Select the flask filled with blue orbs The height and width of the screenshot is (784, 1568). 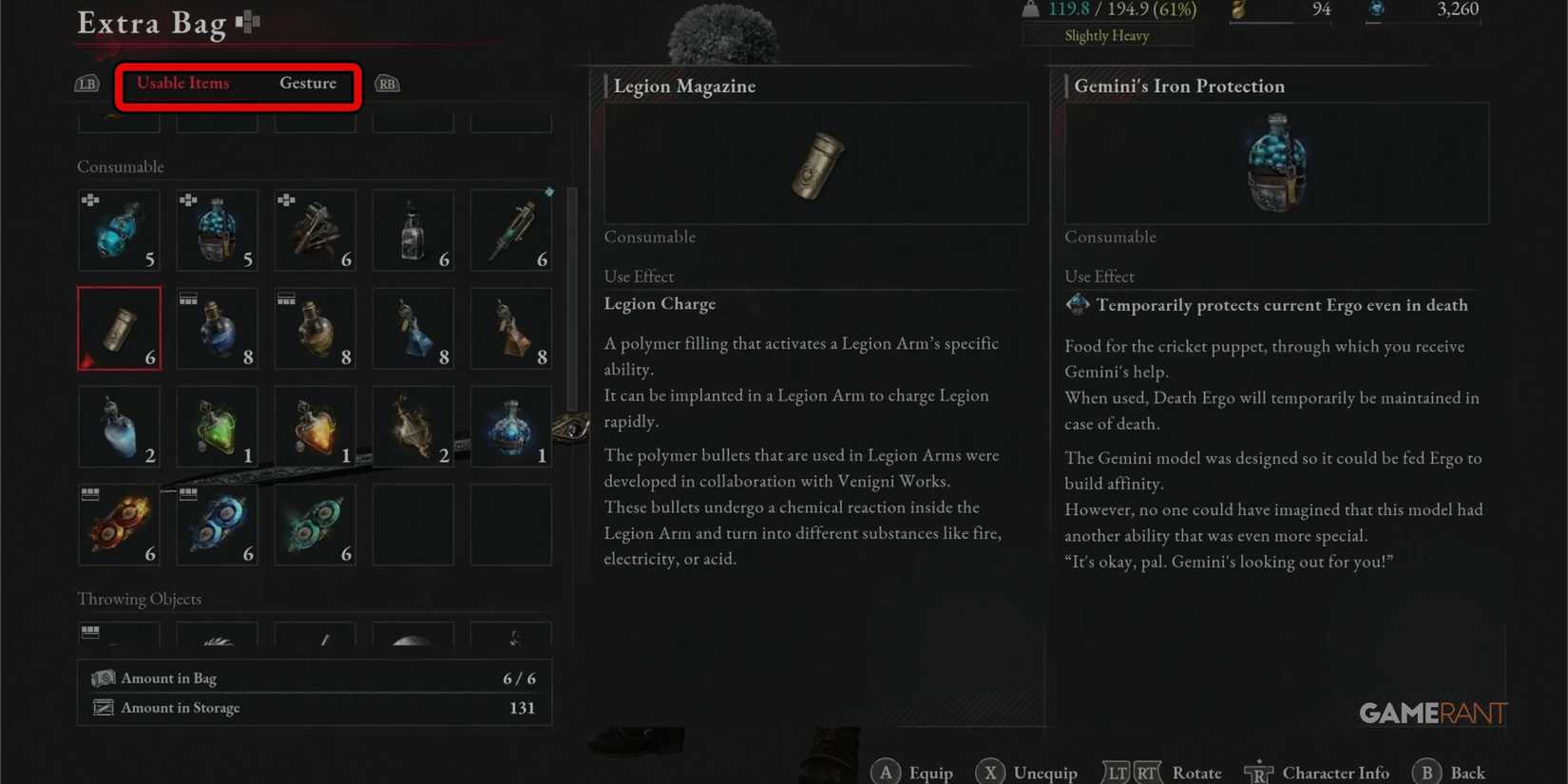(x=217, y=230)
